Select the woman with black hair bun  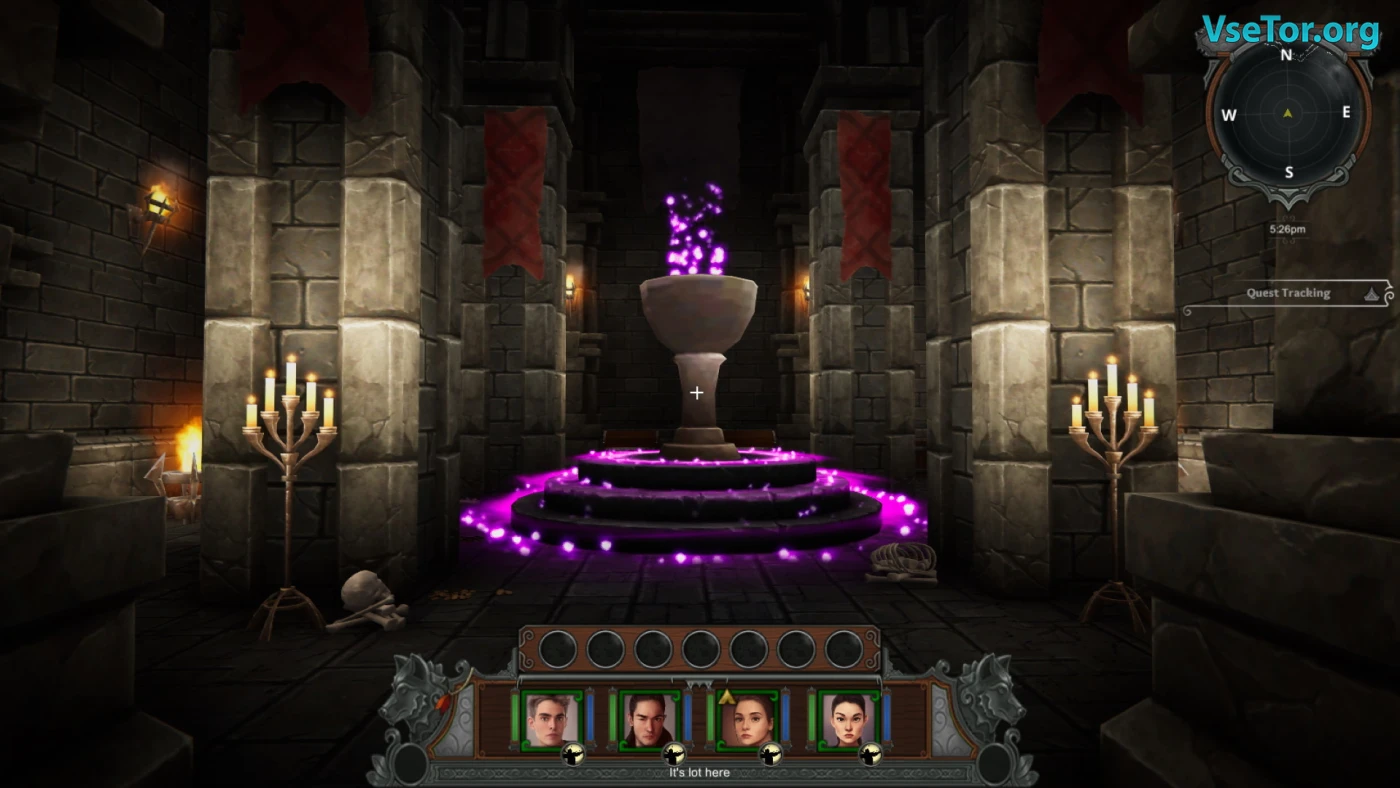(846, 719)
